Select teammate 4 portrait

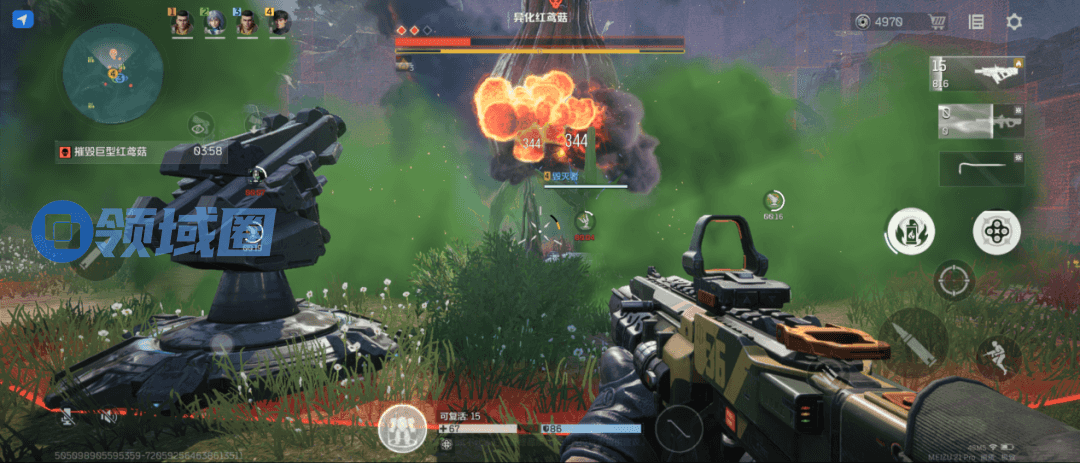point(279,23)
